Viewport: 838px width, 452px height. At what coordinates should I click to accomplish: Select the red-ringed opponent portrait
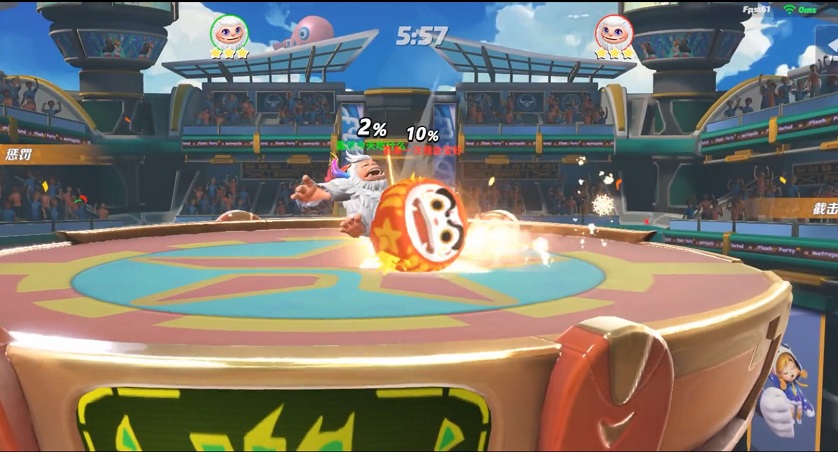pos(613,32)
